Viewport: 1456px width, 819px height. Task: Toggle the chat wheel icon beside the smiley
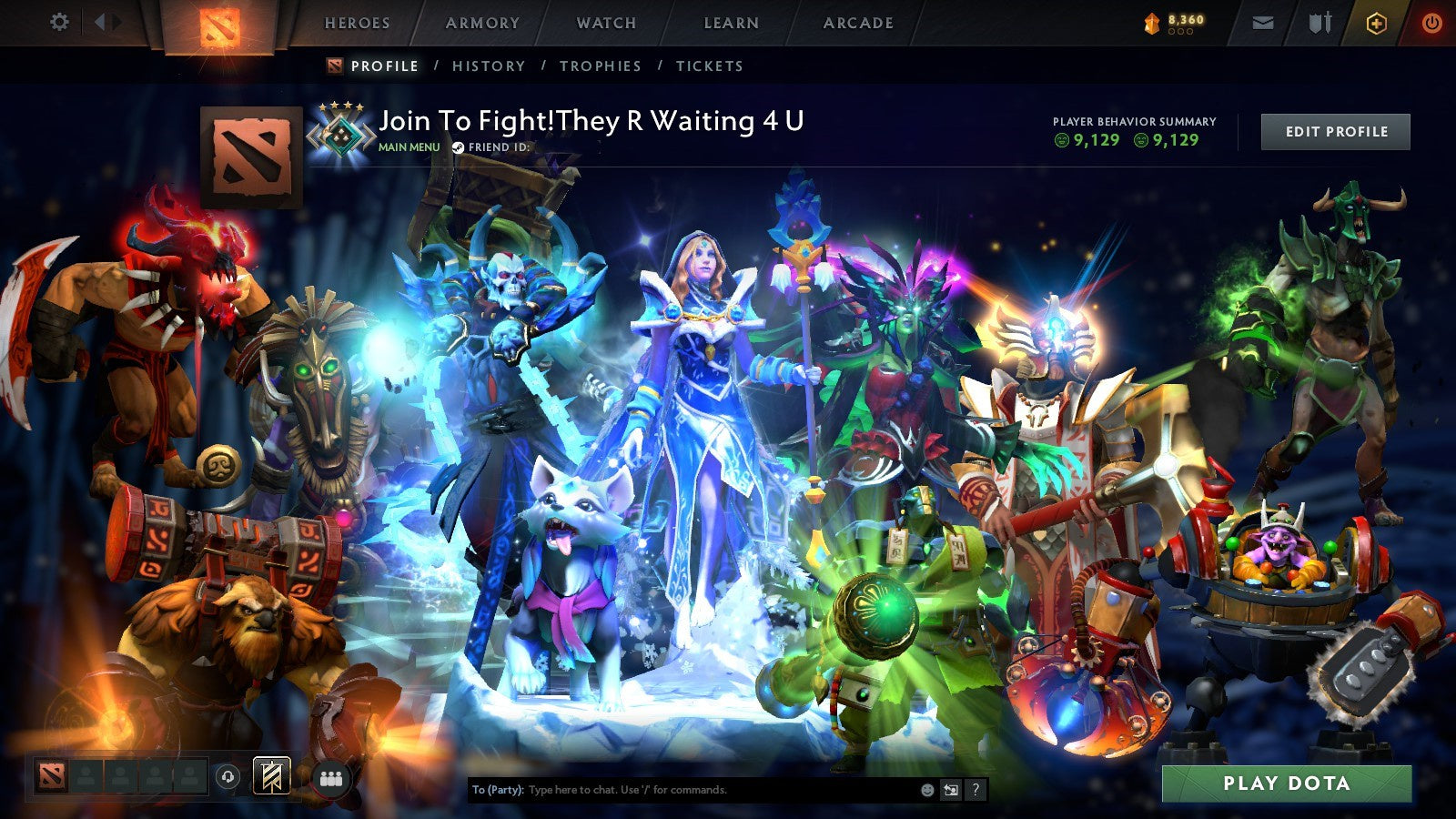(x=951, y=788)
